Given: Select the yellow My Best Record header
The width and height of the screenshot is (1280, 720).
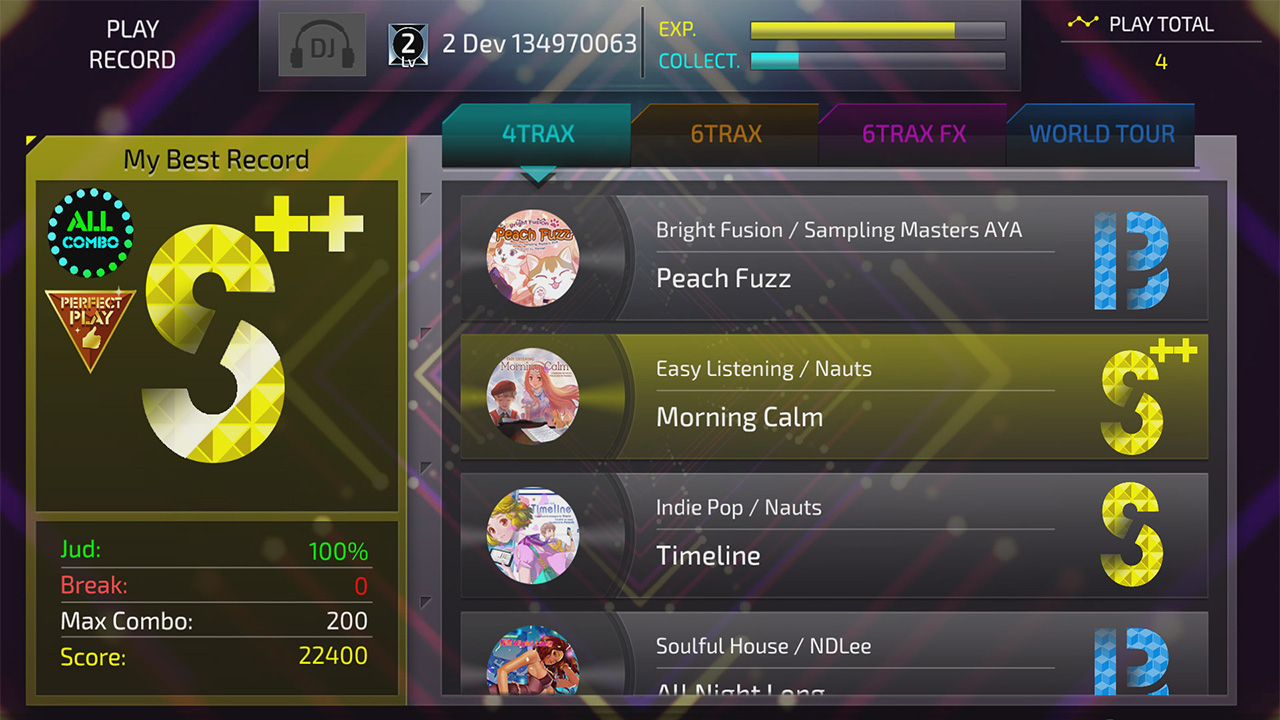Looking at the screenshot, I should (215, 159).
